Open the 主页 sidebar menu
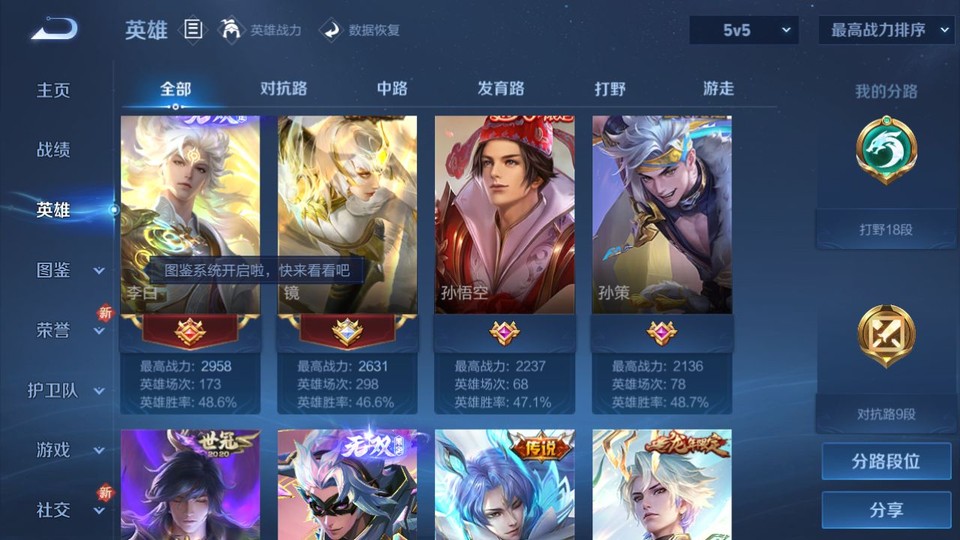The height and width of the screenshot is (540, 960). [54, 90]
